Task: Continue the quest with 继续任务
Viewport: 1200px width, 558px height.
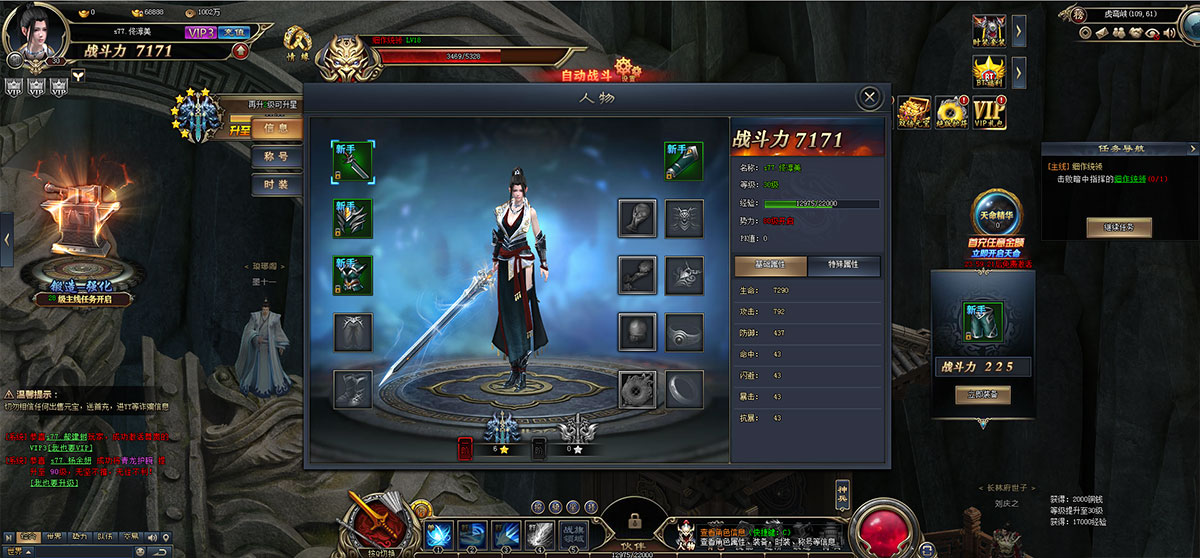Action: tap(1119, 228)
